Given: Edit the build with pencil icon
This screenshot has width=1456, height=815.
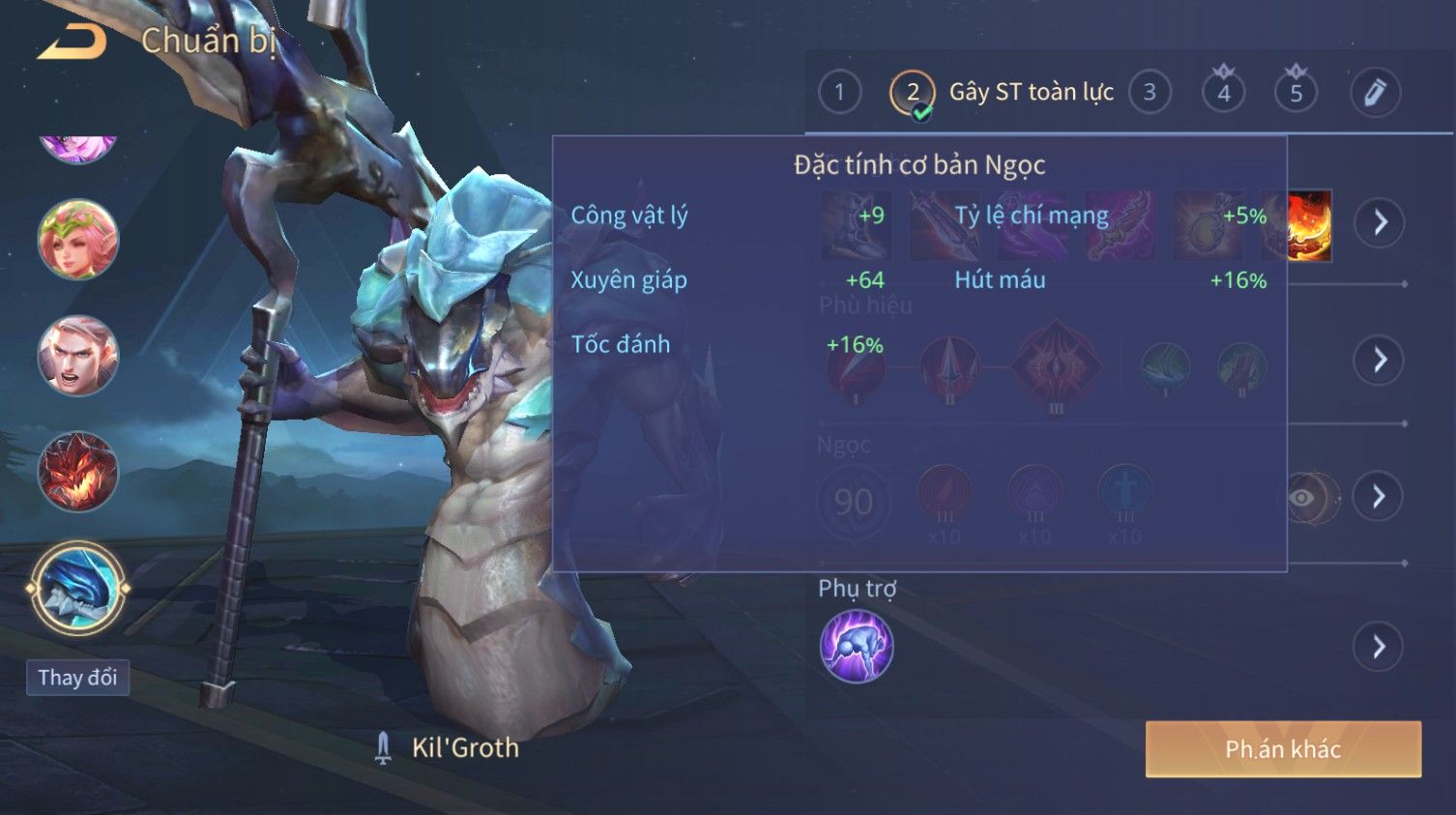Looking at the screenshot, I should point(1374,93).
